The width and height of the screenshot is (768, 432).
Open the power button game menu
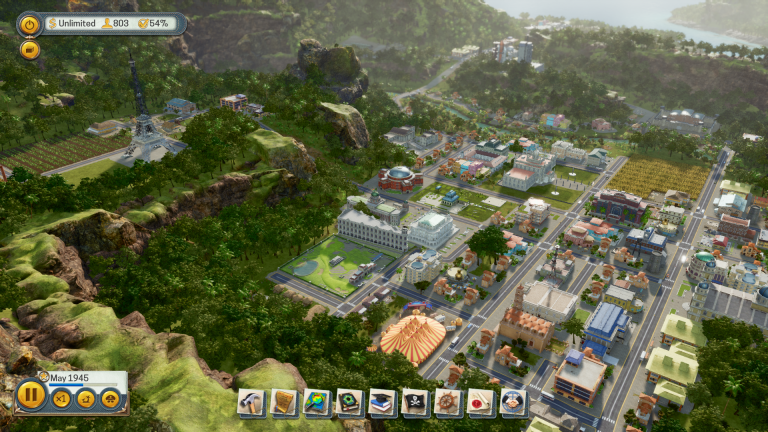[x=30, y=24]
